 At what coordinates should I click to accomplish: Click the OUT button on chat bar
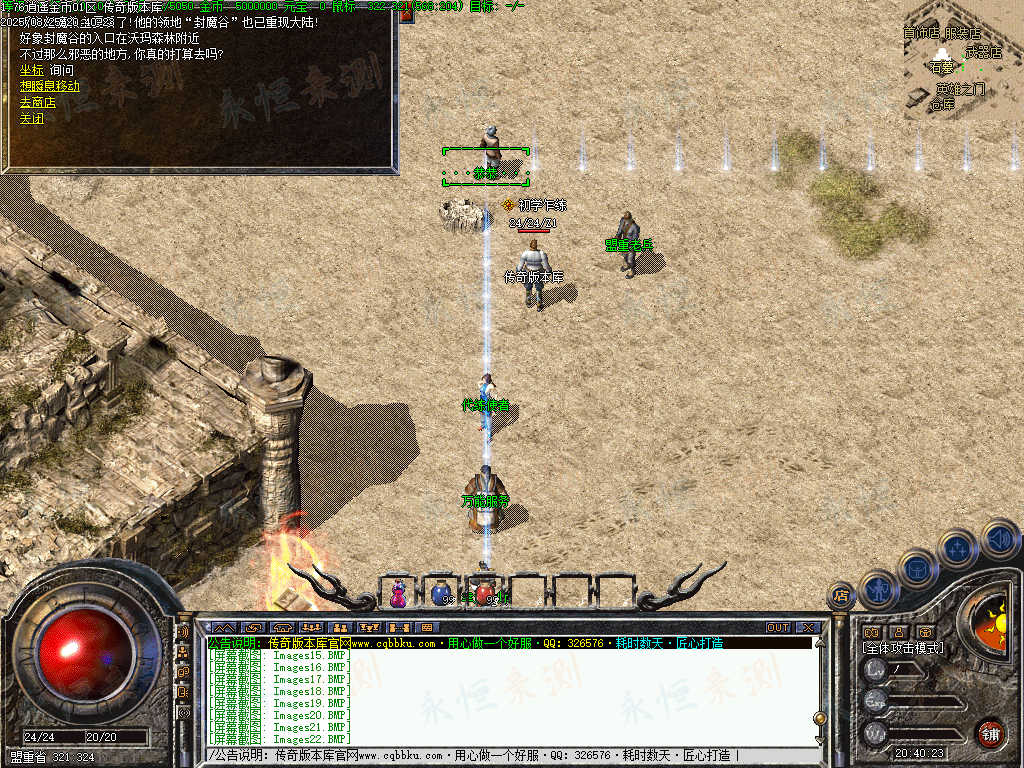pos(778,627)
